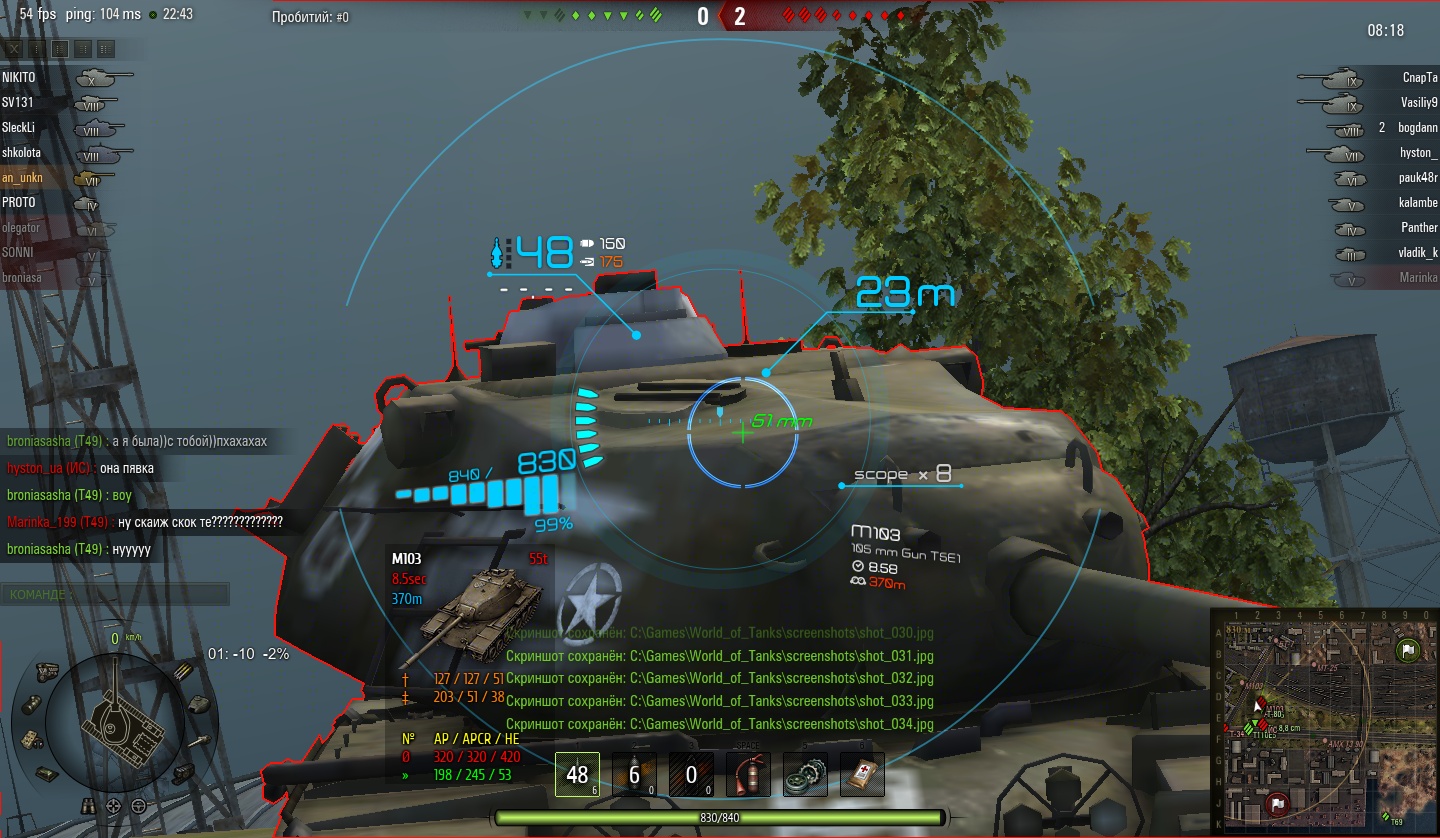
Task: Select enemy СпарТа in the enemy list
Action: click(1419, 77)
